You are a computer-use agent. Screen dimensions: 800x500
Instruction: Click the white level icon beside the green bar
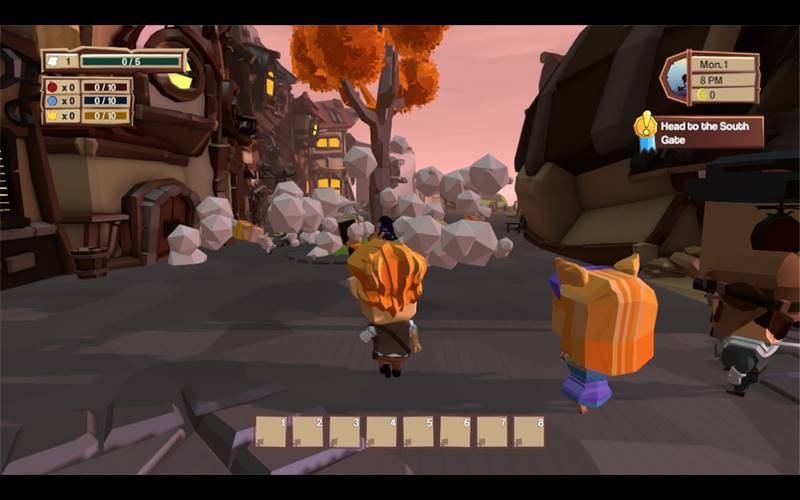[54, 61]
